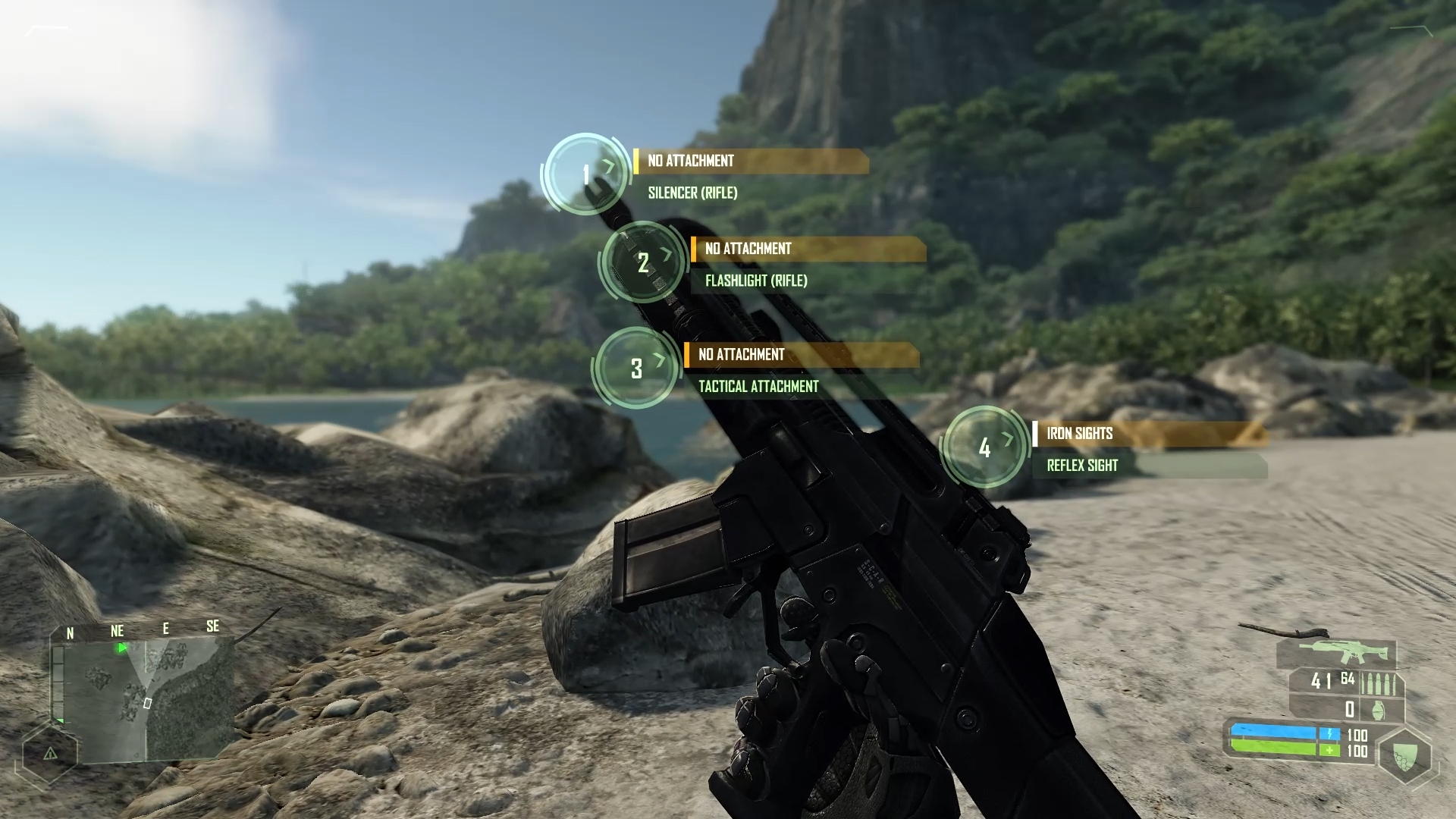
Task: Pick the Tactical Attachment option
Action: [758, 387]
